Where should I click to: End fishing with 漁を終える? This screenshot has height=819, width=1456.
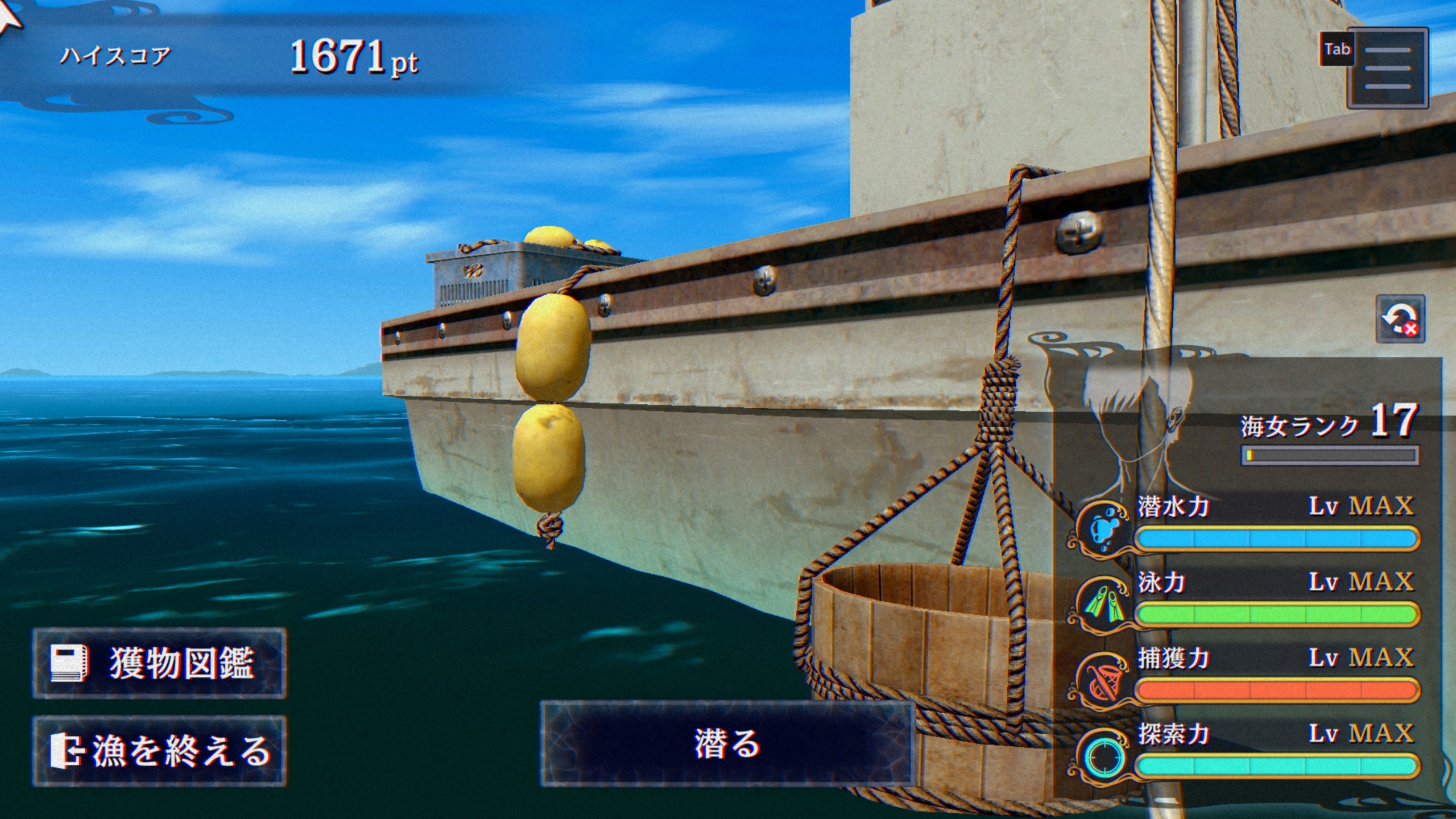tap(159, 751)
